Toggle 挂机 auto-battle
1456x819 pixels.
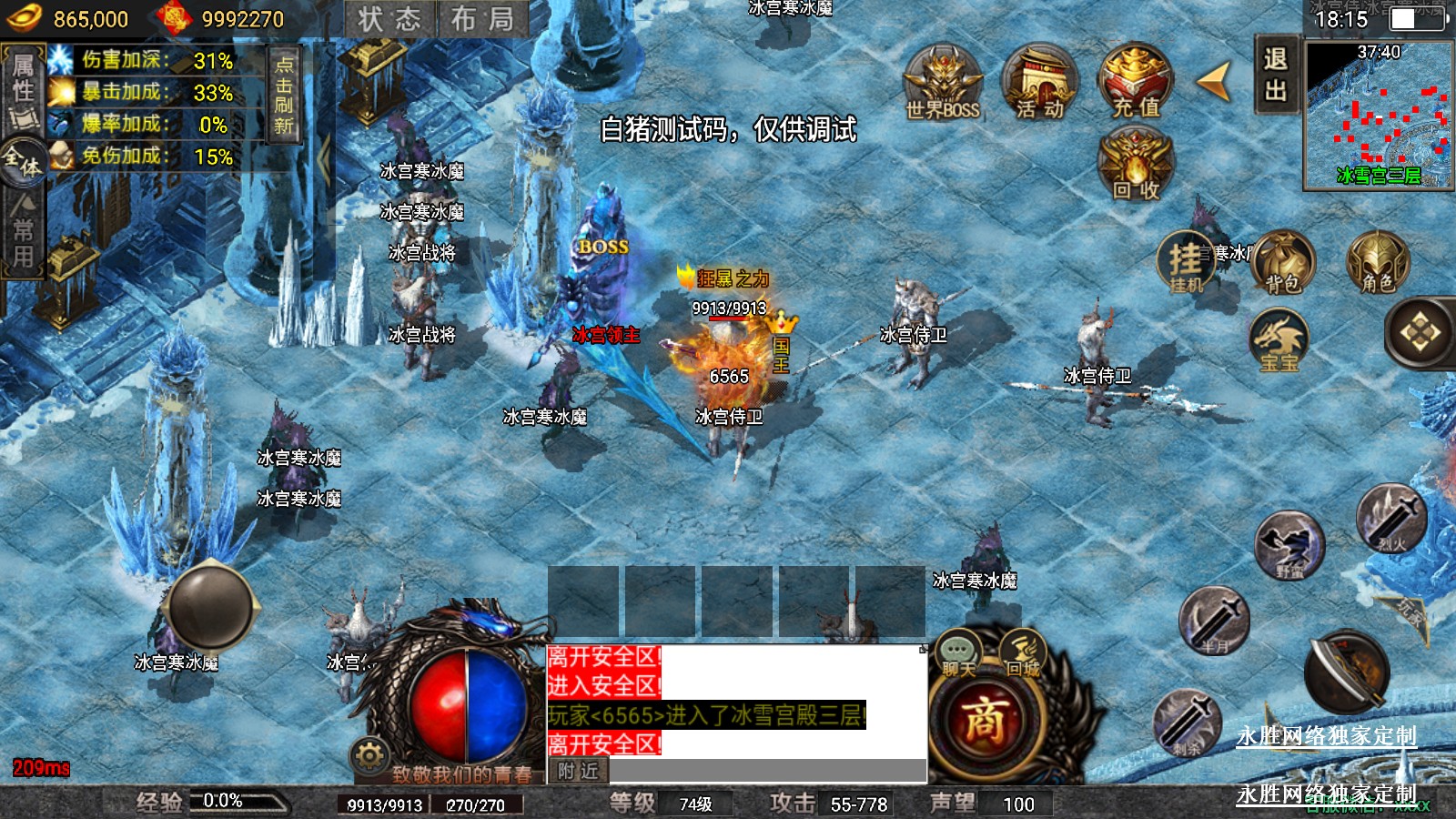point(1186,263)
